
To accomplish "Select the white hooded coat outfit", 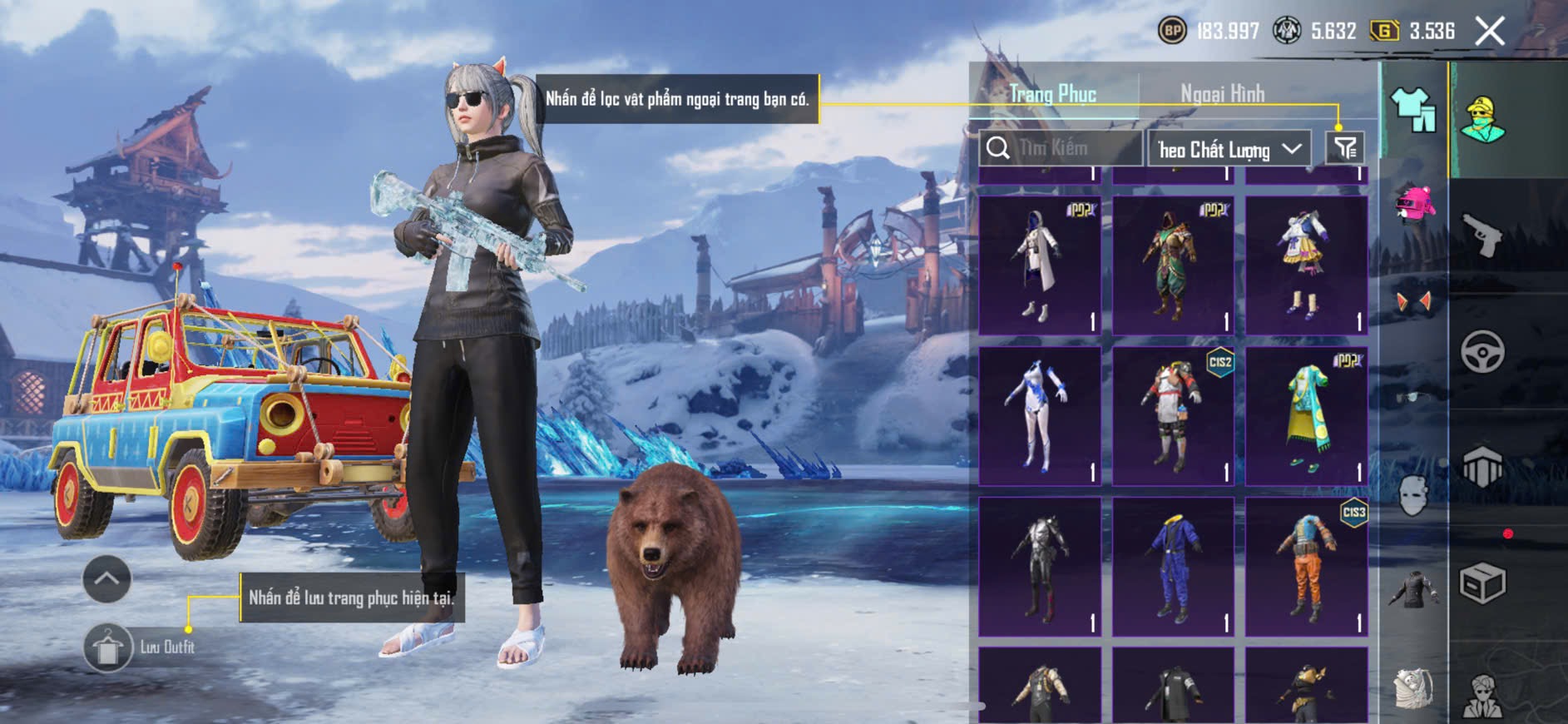I will [x=1040, y=265].
